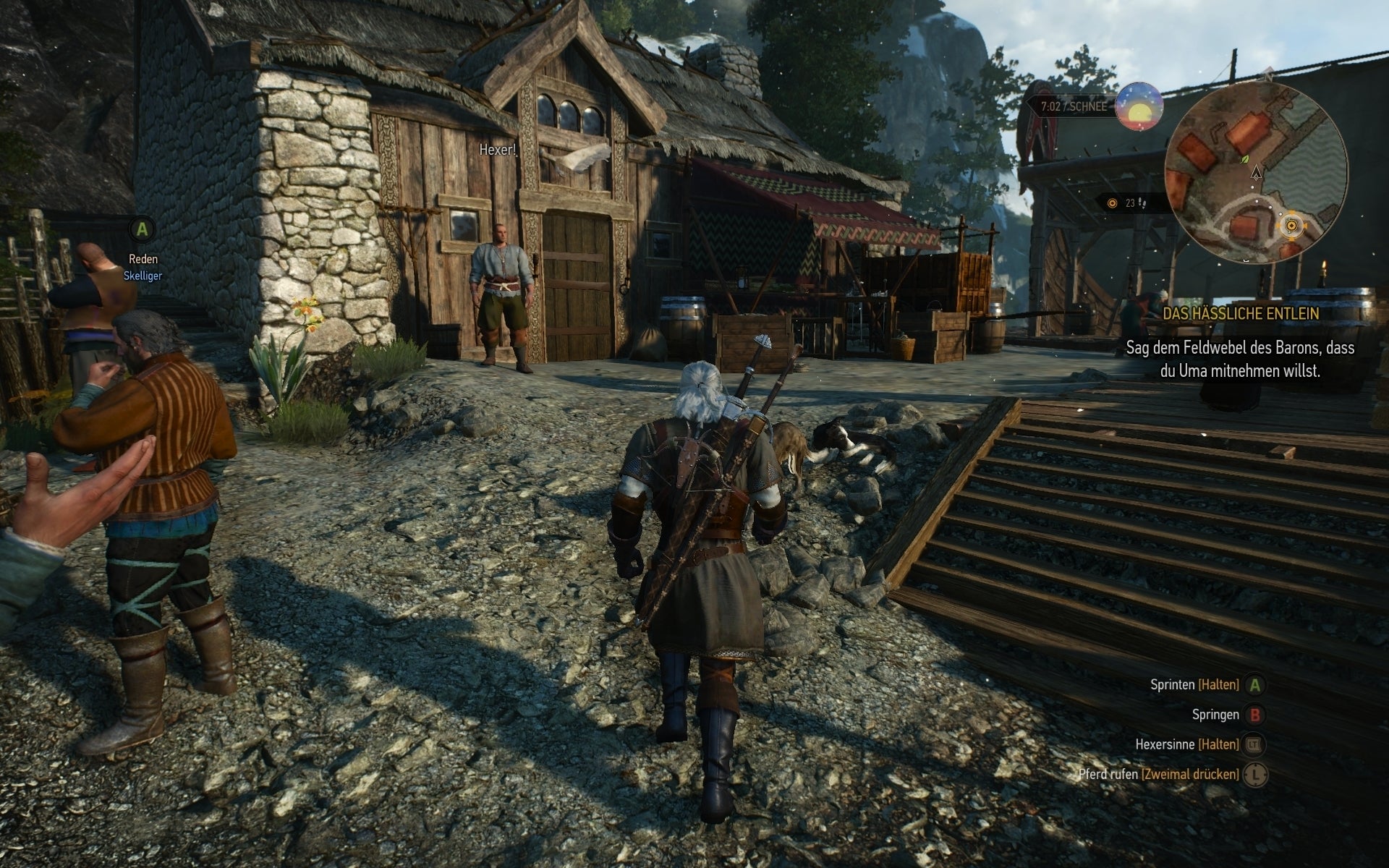This screenshot has width=1389, height=868.
Task: Click the L stick Pferd rufen icon
Action: [1254, 775]
